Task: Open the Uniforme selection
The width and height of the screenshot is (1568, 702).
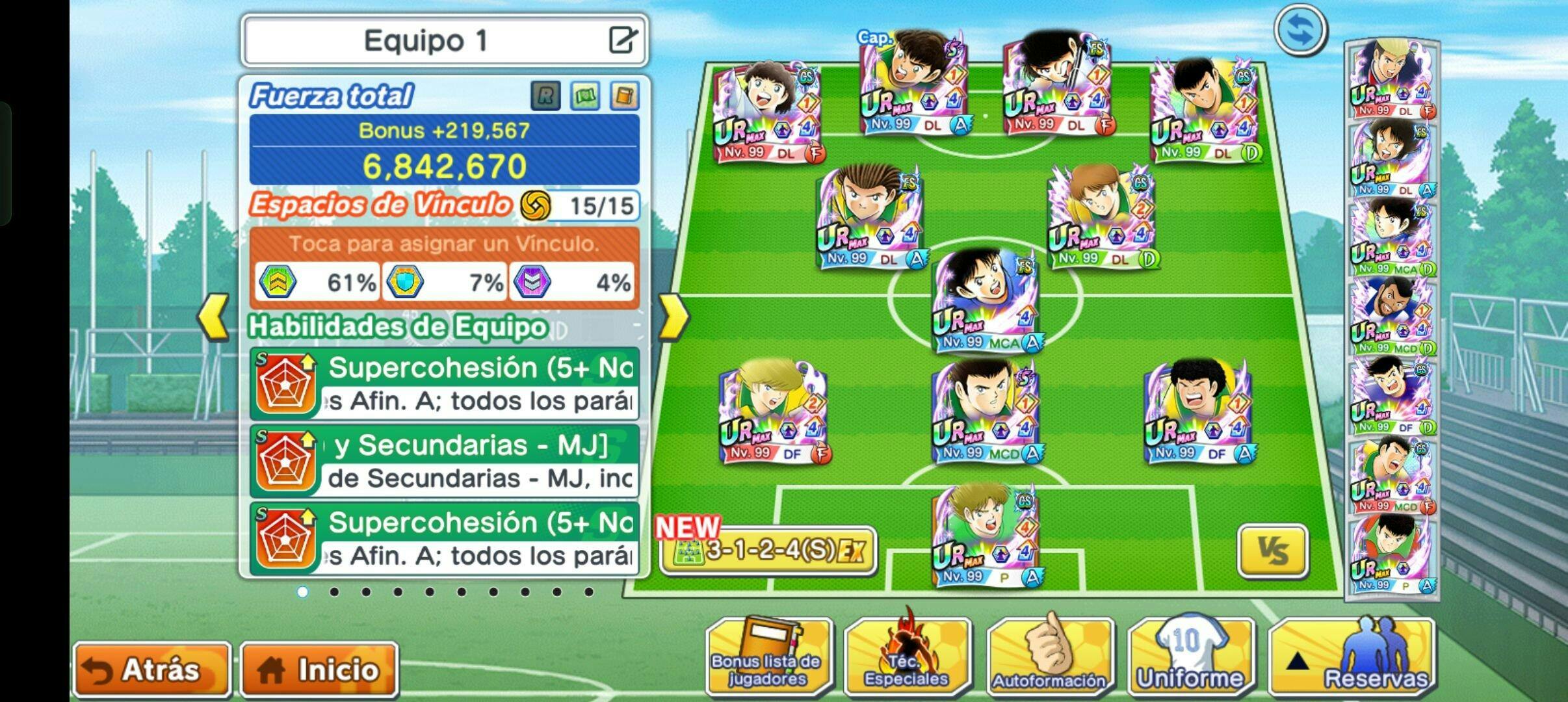Action: coord(1190,658)
